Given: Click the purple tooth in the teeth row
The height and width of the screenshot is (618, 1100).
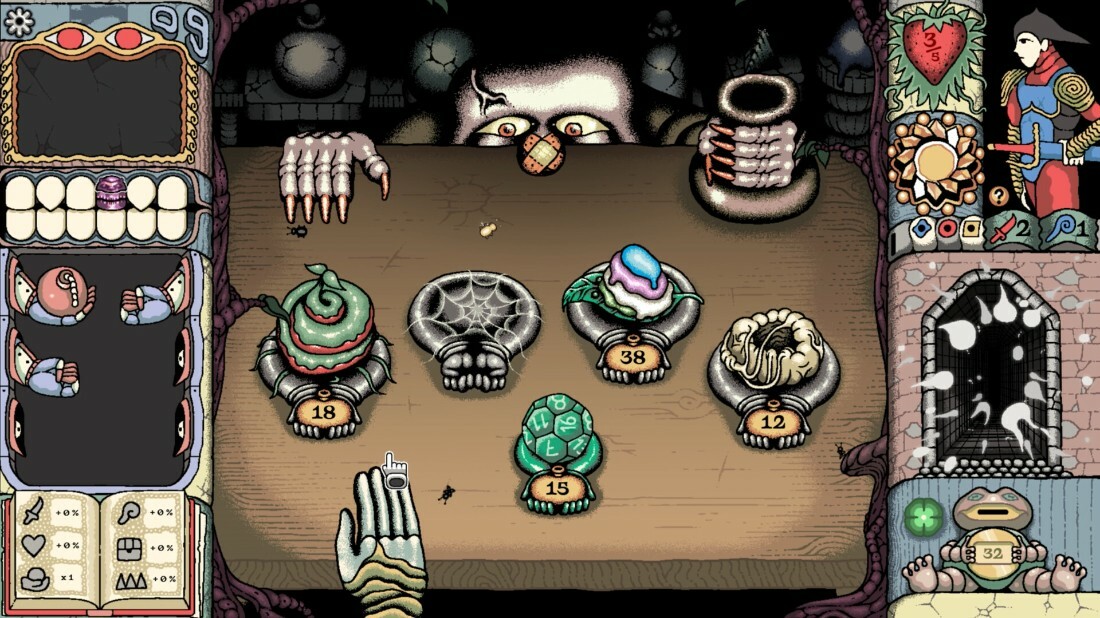Looking at the screenshot, I should (x=112, y=190).
